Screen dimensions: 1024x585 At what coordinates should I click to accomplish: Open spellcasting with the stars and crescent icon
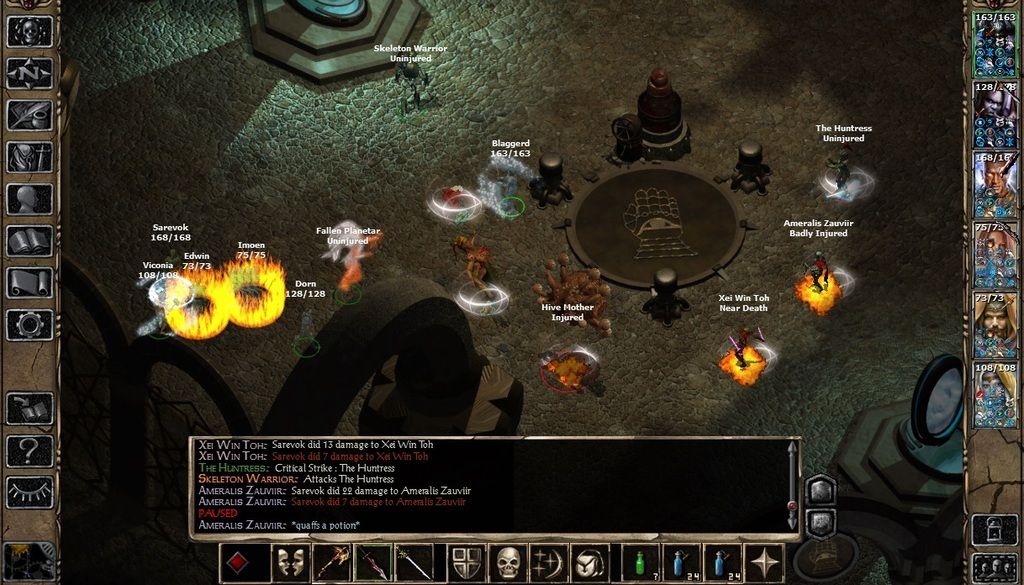pos(550,563)
